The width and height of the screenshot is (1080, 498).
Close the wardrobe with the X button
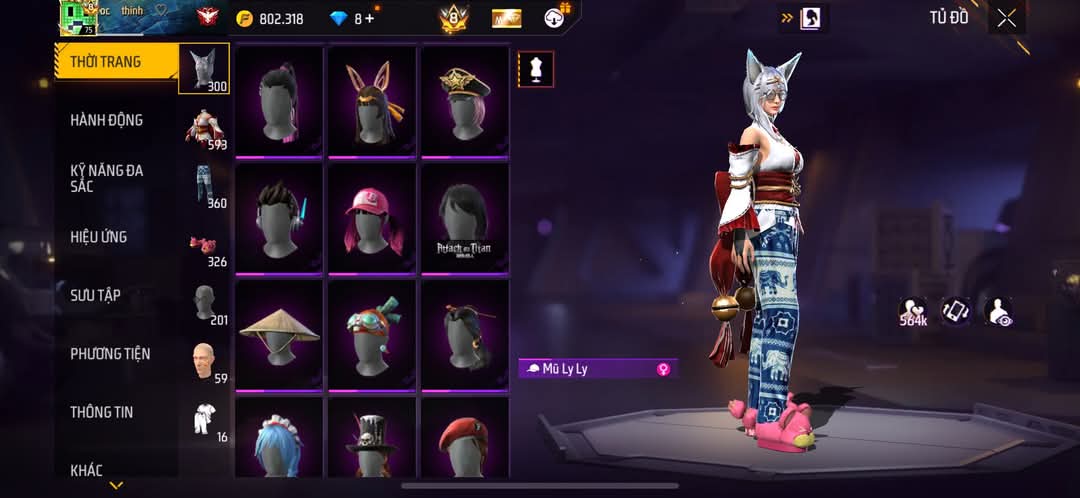coord(1006,18)
